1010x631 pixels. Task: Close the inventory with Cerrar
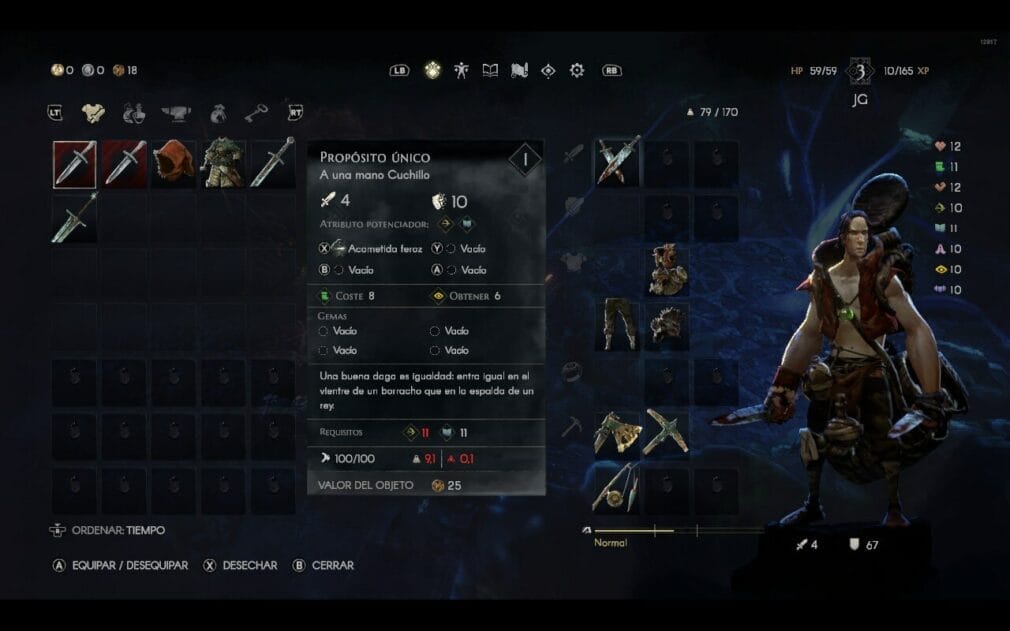tap(323, 565)
